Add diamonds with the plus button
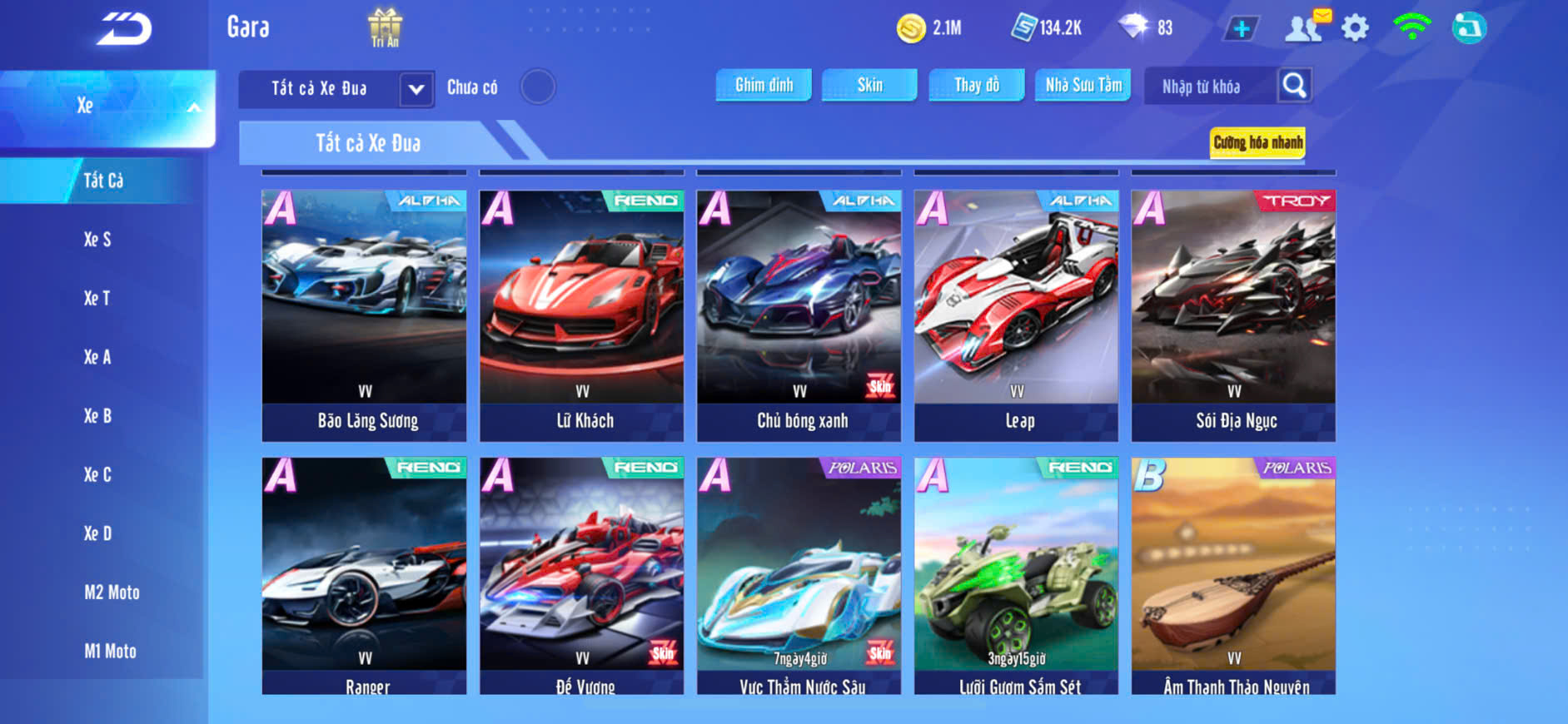 (x=1241, y=29)
